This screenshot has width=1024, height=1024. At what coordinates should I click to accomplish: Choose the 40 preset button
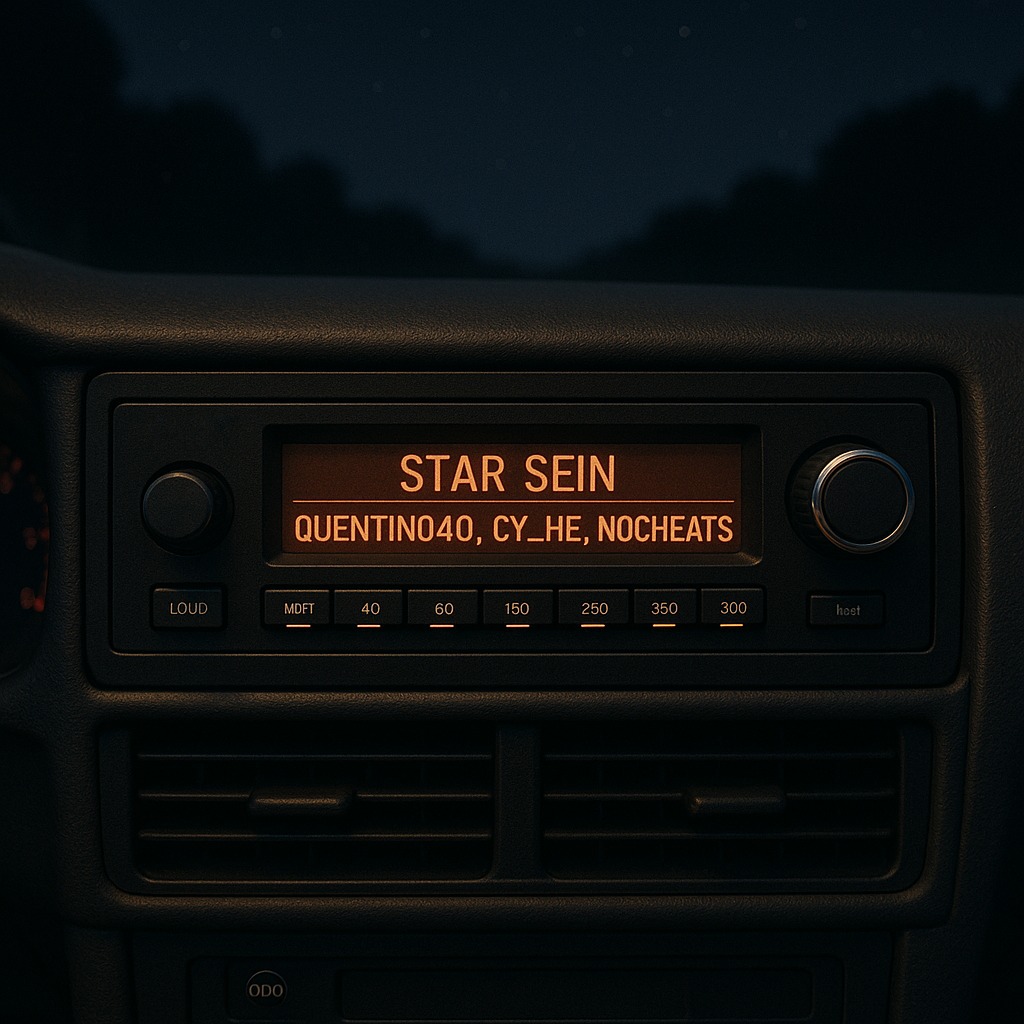(369, 608)
